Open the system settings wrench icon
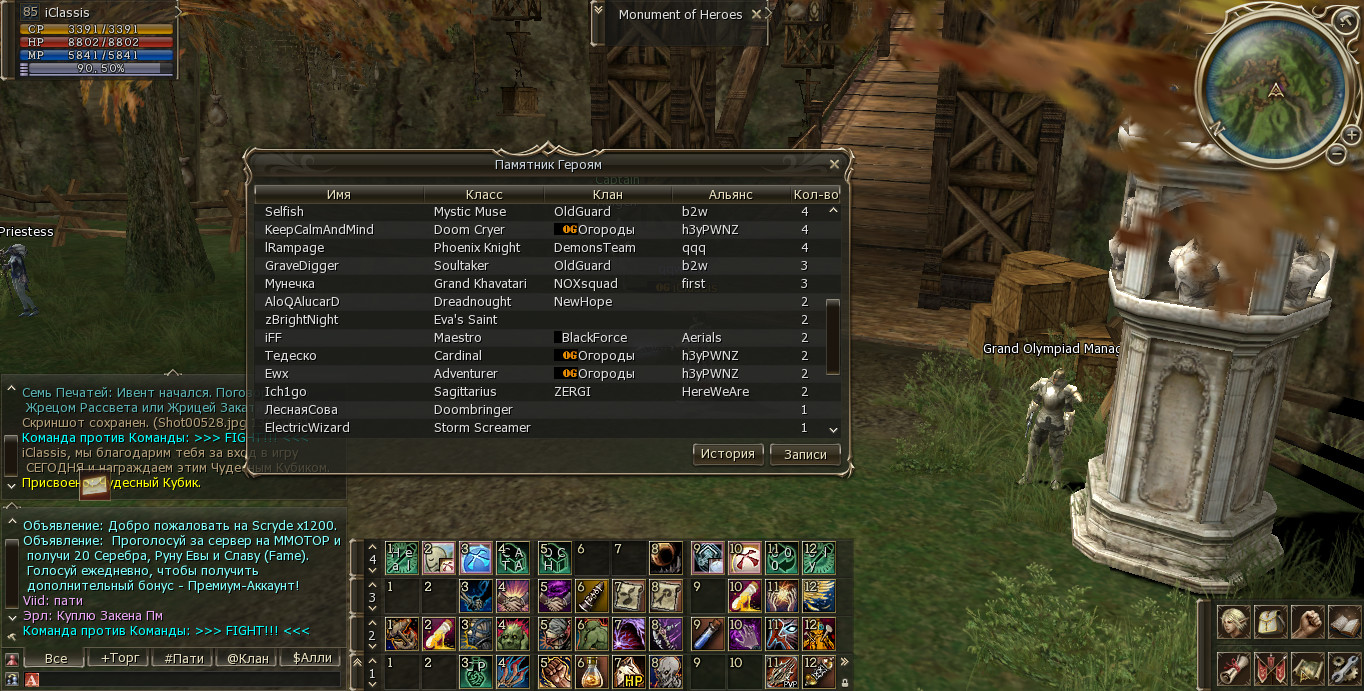Image resolution: width=1364 pixels, height=691 pixels. pyautogui.click(x=1344, y=667)
